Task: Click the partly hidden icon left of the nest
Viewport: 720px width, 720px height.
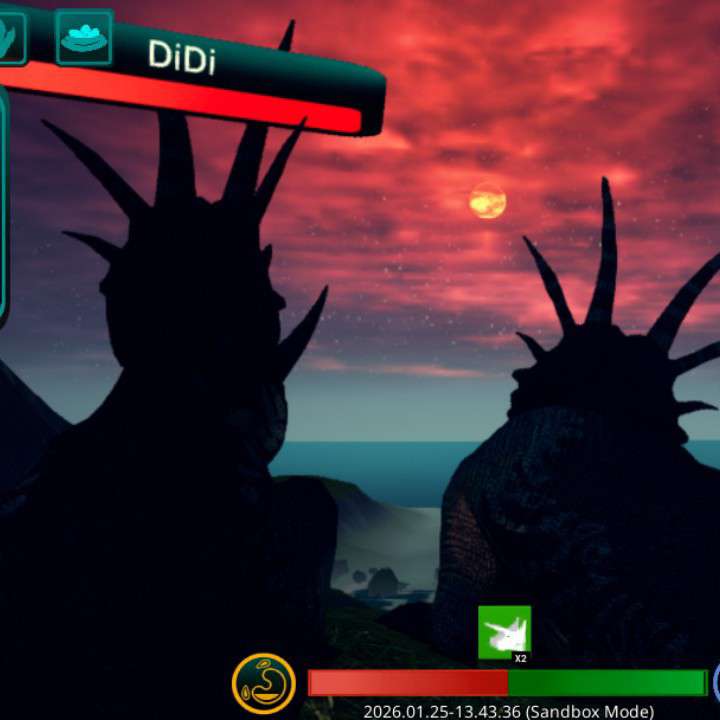Action: [10, 38]
